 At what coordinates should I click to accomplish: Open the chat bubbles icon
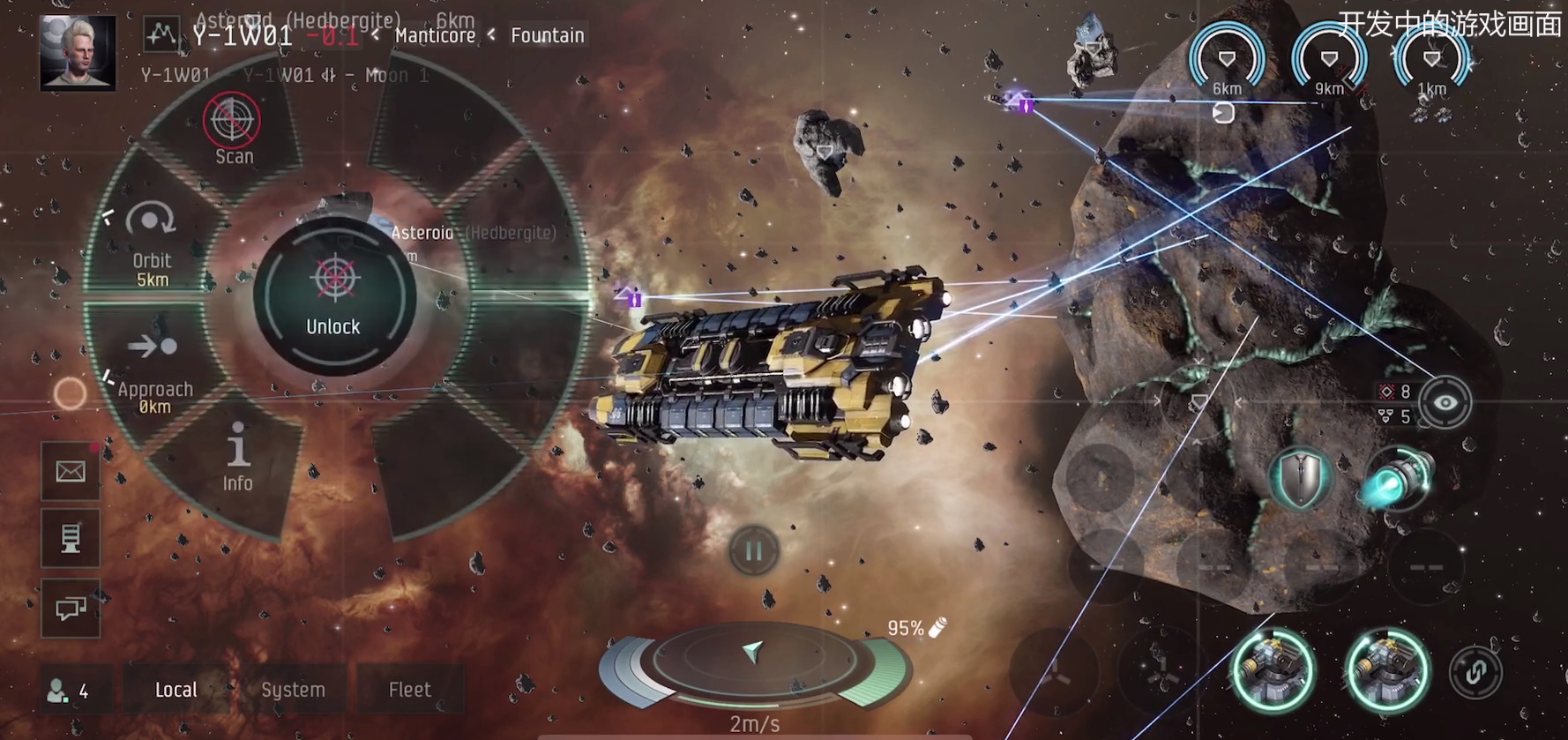pyautogui.click(x=71, y=609)
